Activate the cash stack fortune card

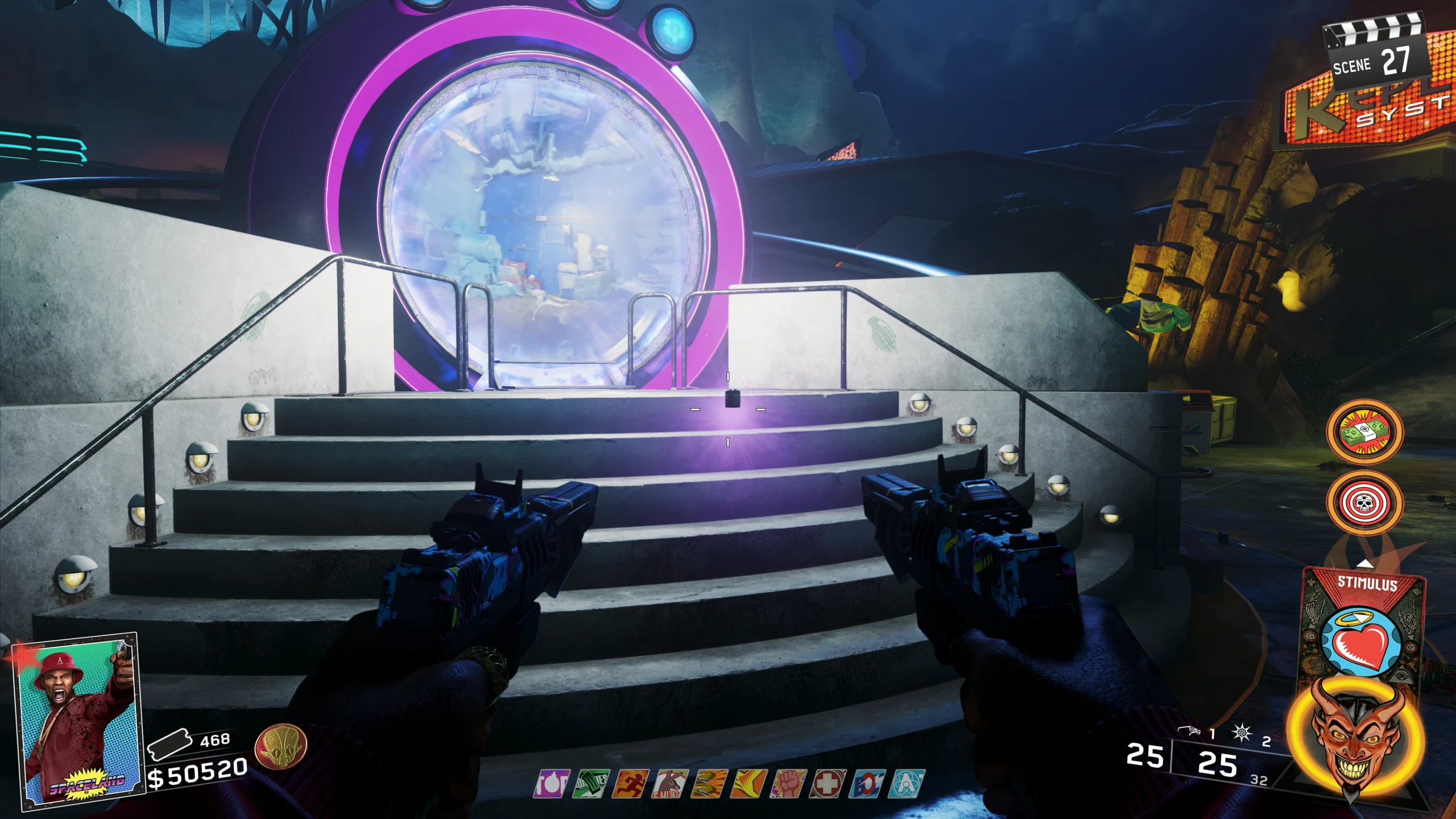click(1364, 432)
